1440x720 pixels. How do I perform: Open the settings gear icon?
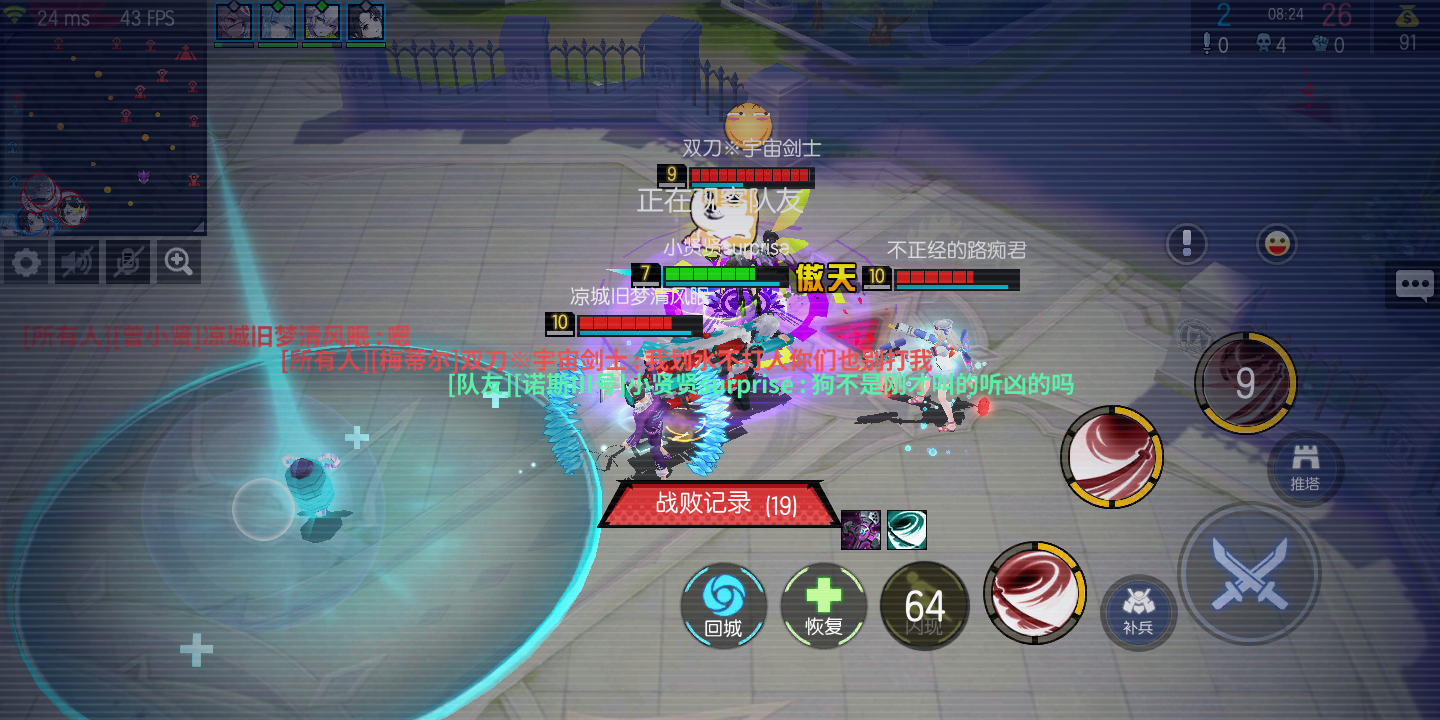coord(26,261)
